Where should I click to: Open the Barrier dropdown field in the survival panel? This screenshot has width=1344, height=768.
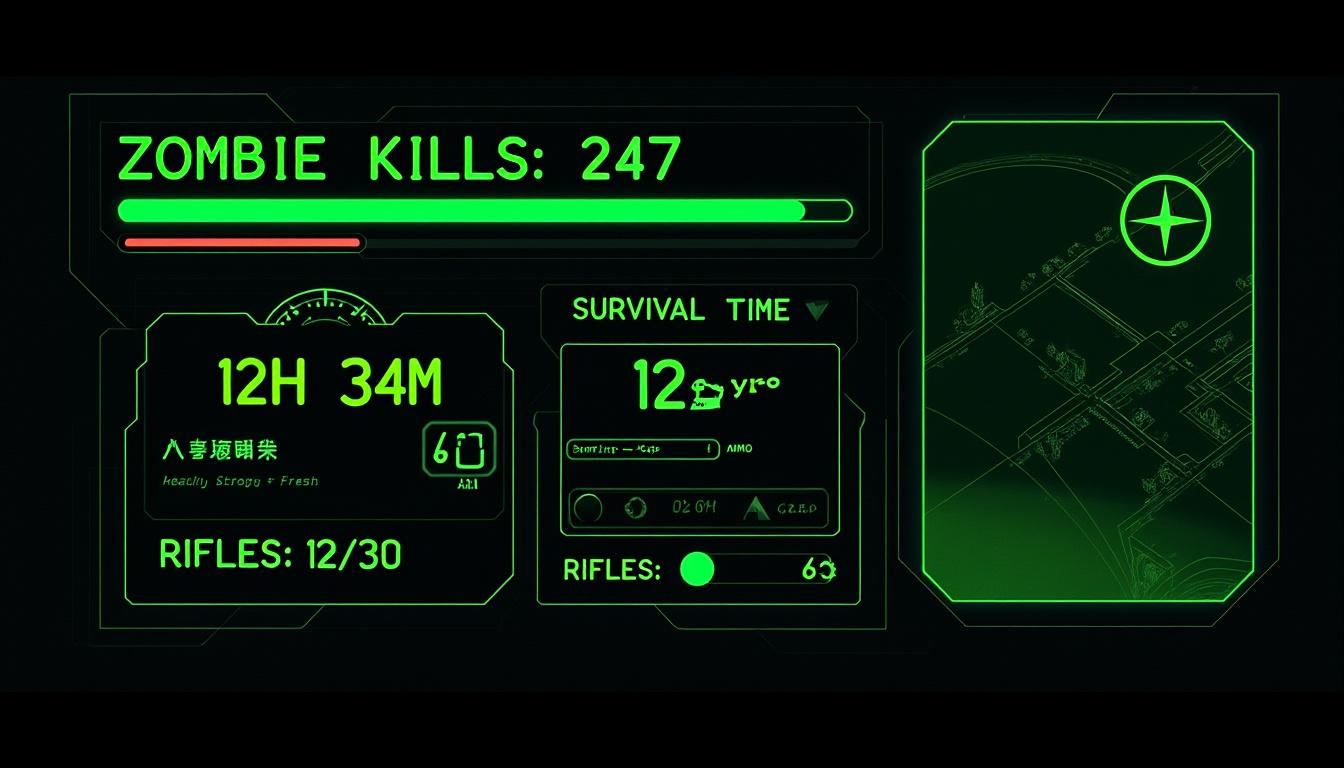pyautogui.click(x=641, y=449)
